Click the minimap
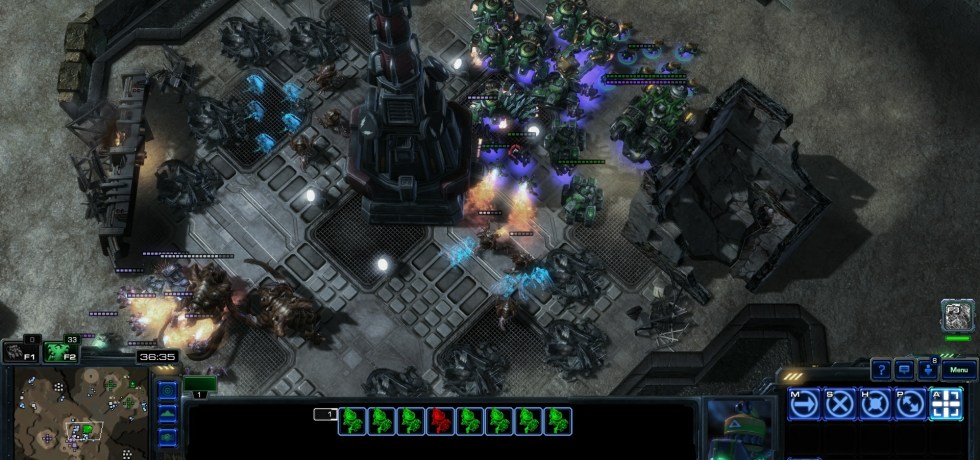Image resolution: width=980 pixels, height=460 pixels. [x=80, y=408]
